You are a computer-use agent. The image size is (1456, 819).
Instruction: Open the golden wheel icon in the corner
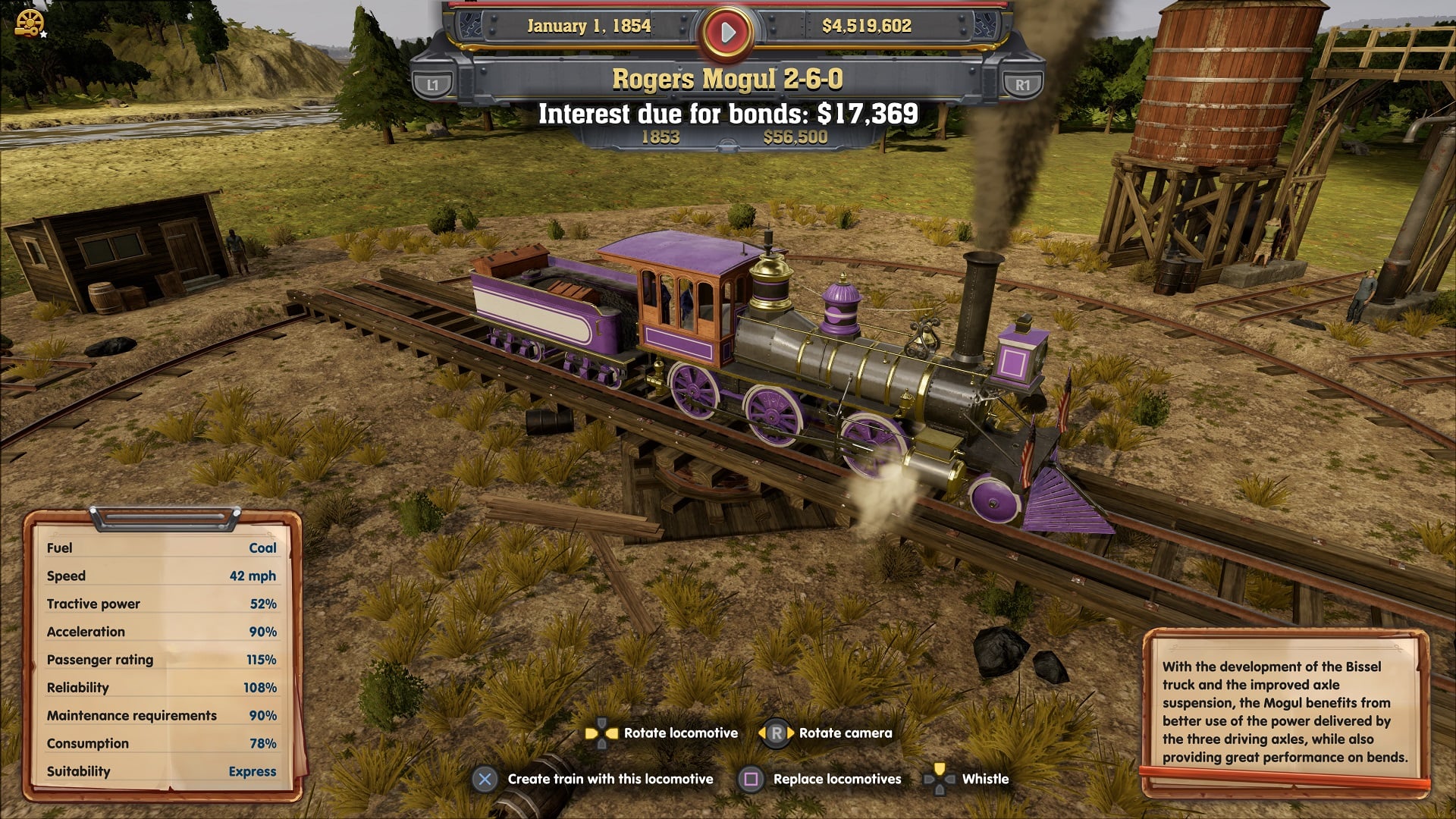tap(30, 23)
